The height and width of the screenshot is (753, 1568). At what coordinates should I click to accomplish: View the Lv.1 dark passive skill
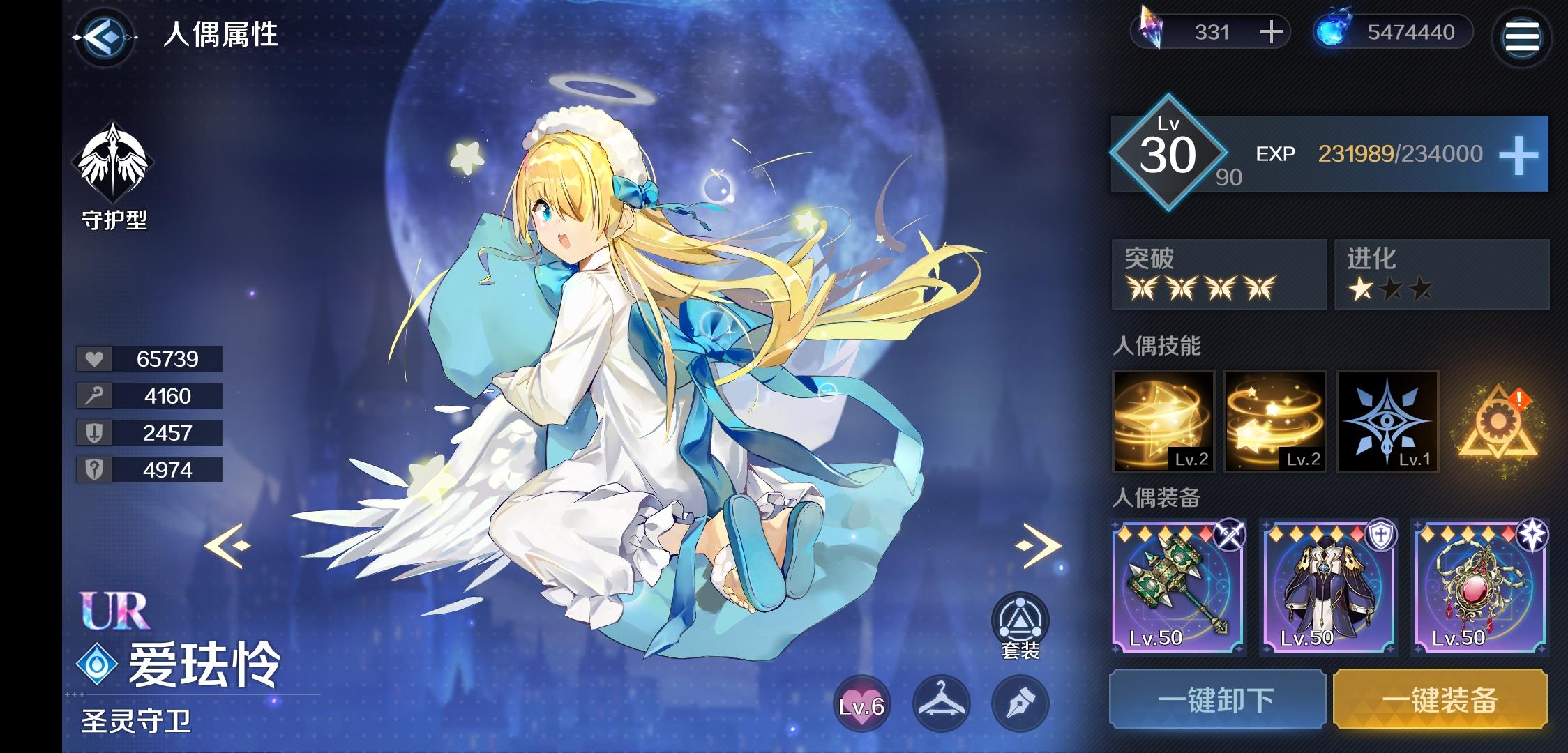[x=1388, y=422]
